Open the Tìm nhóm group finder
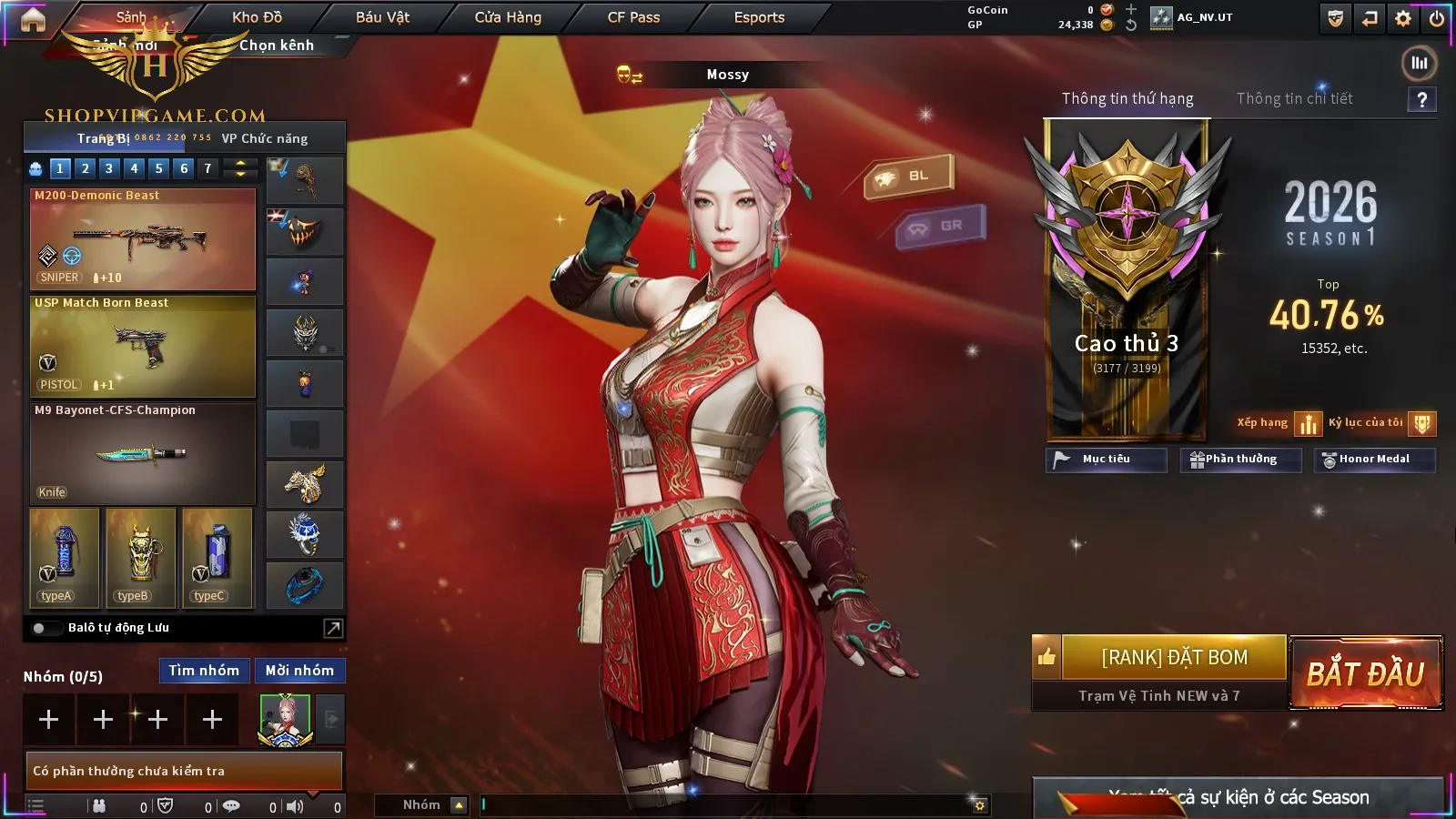This screenshot has height=819, width=1456. tap(204, 671)
